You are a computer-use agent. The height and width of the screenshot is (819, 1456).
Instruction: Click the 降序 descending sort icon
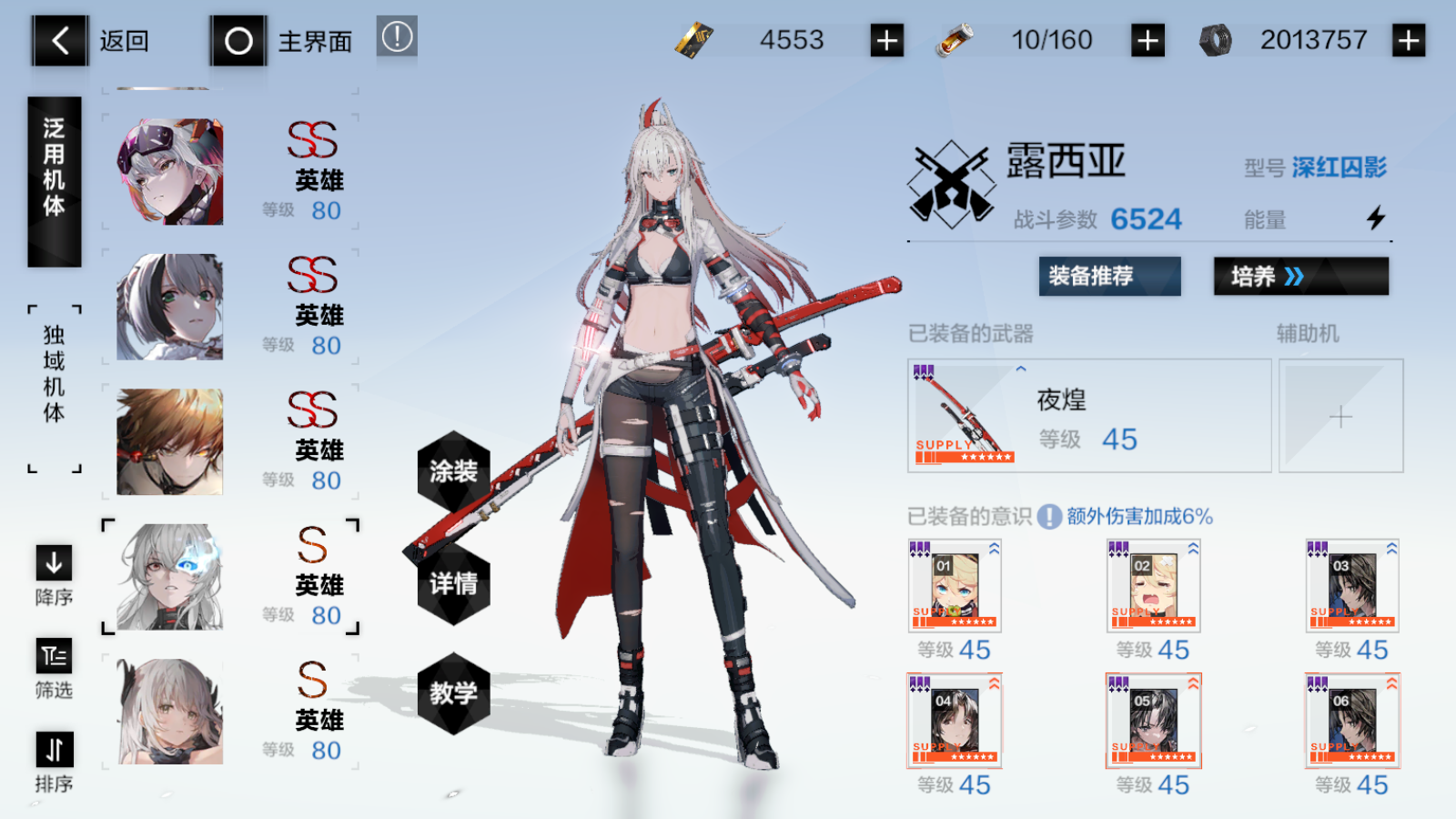[x=53, y=564]
